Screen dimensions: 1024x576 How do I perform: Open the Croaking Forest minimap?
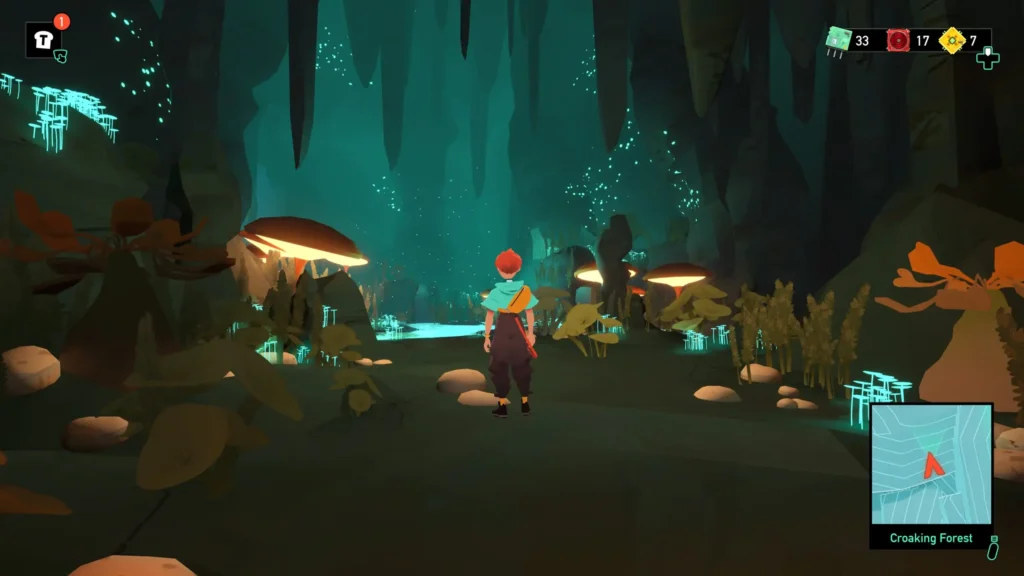[x=931, y=465]
